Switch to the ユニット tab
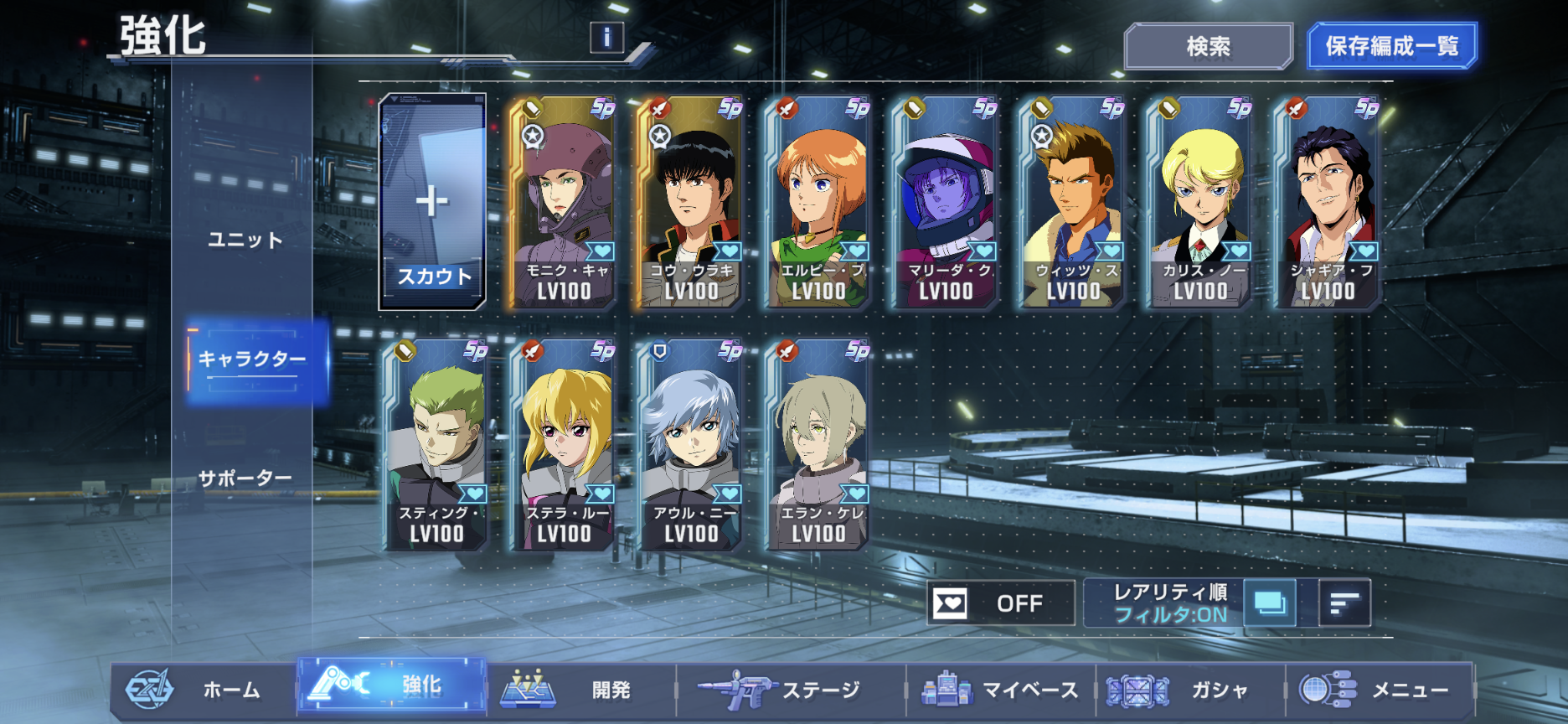Screen dimensions: 1568x724 (x=245, y=240)
